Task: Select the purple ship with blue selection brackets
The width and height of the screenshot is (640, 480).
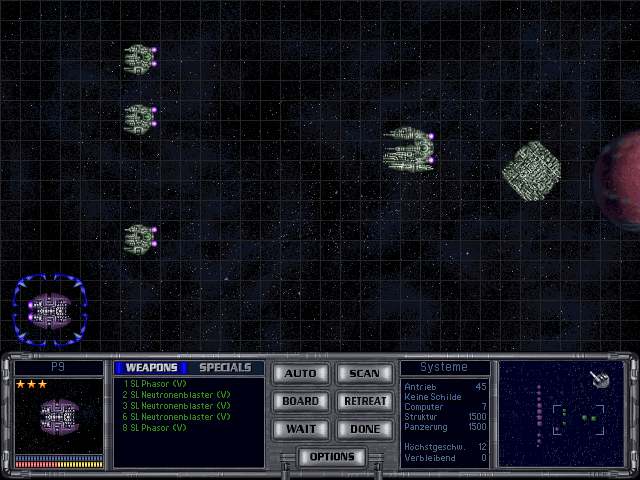Action: coord(50,311)
